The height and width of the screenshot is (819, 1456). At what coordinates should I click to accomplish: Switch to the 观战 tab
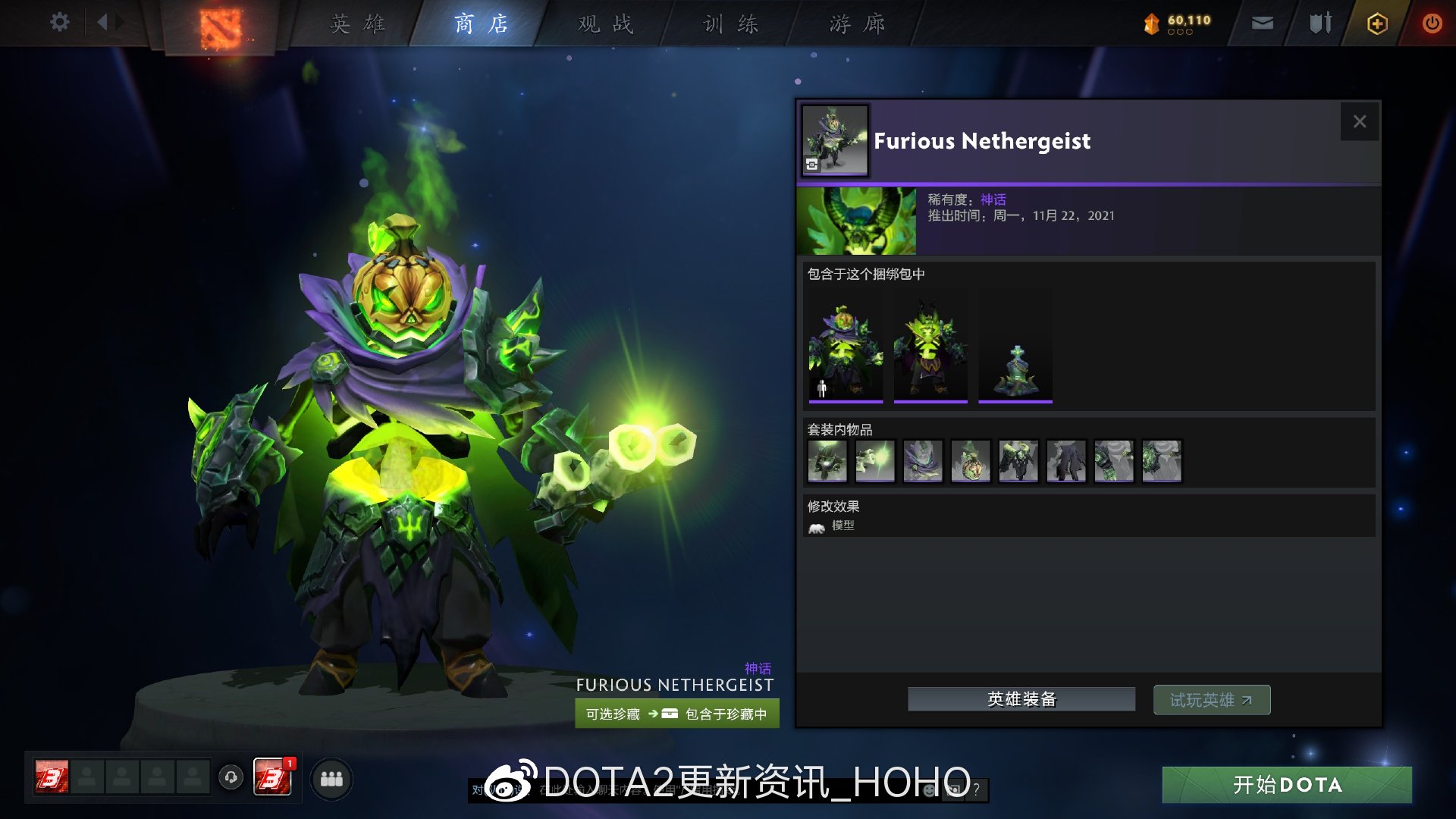tap(603, 24)
